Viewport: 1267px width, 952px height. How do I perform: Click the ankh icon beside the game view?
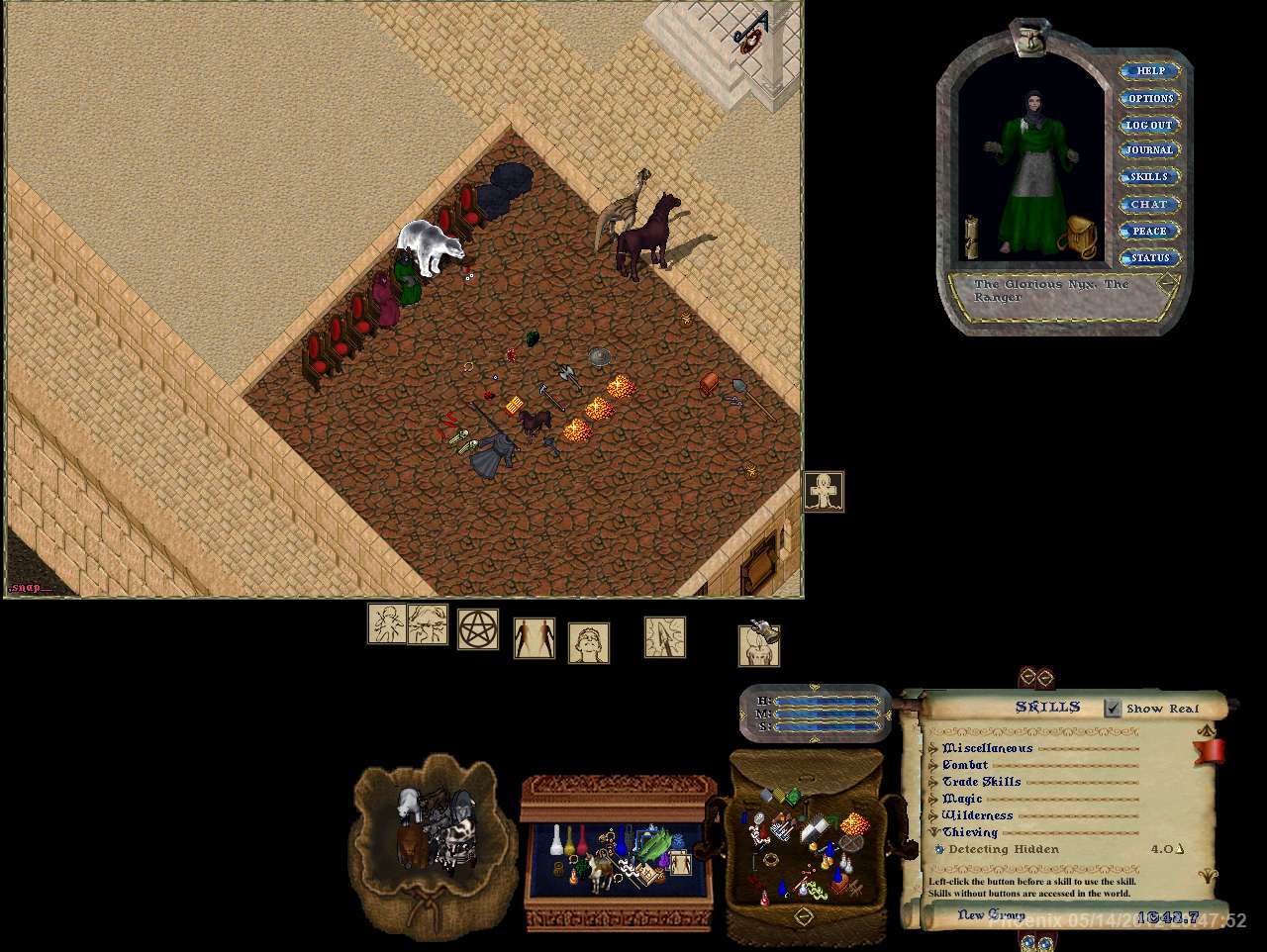pos(824,492)
